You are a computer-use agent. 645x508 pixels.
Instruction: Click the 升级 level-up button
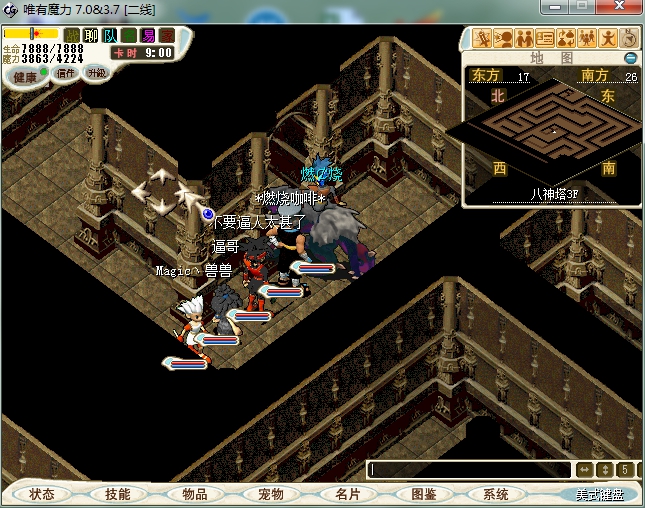97,72
